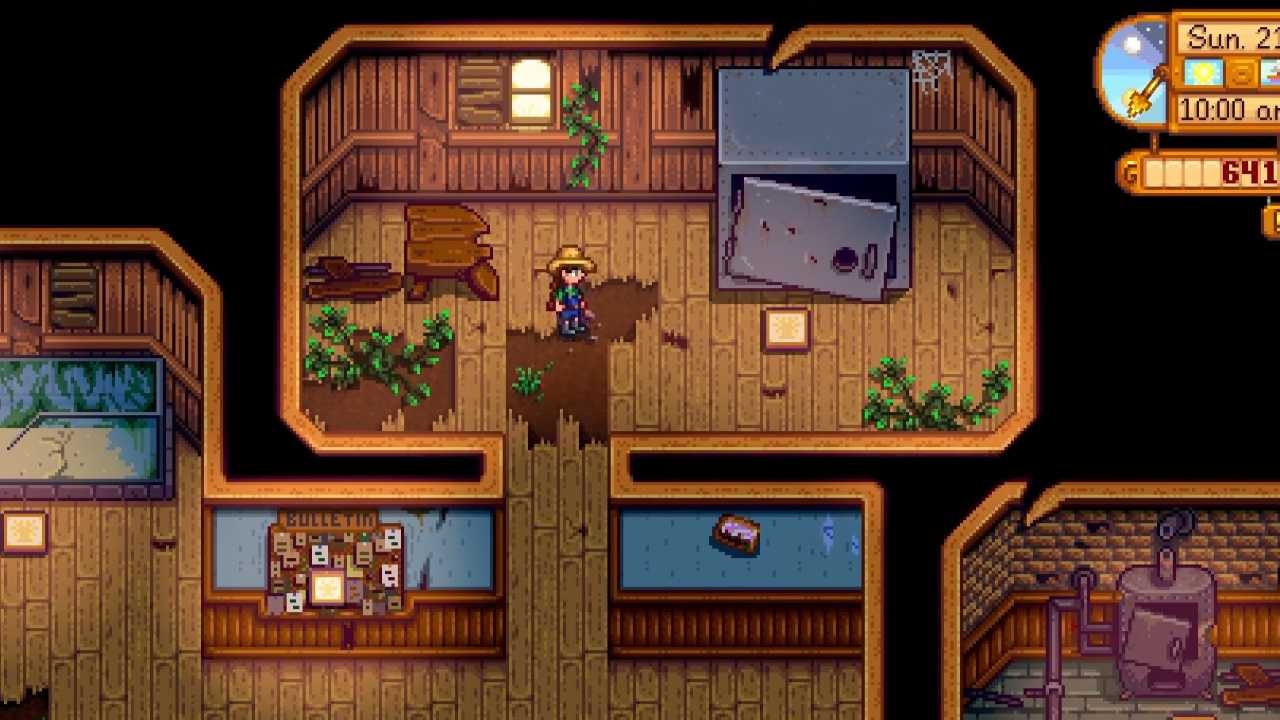Viewport: 1280px width, 720px height.
Task: Click the sun weather icon in the HUD
Action: (1203, 72)
